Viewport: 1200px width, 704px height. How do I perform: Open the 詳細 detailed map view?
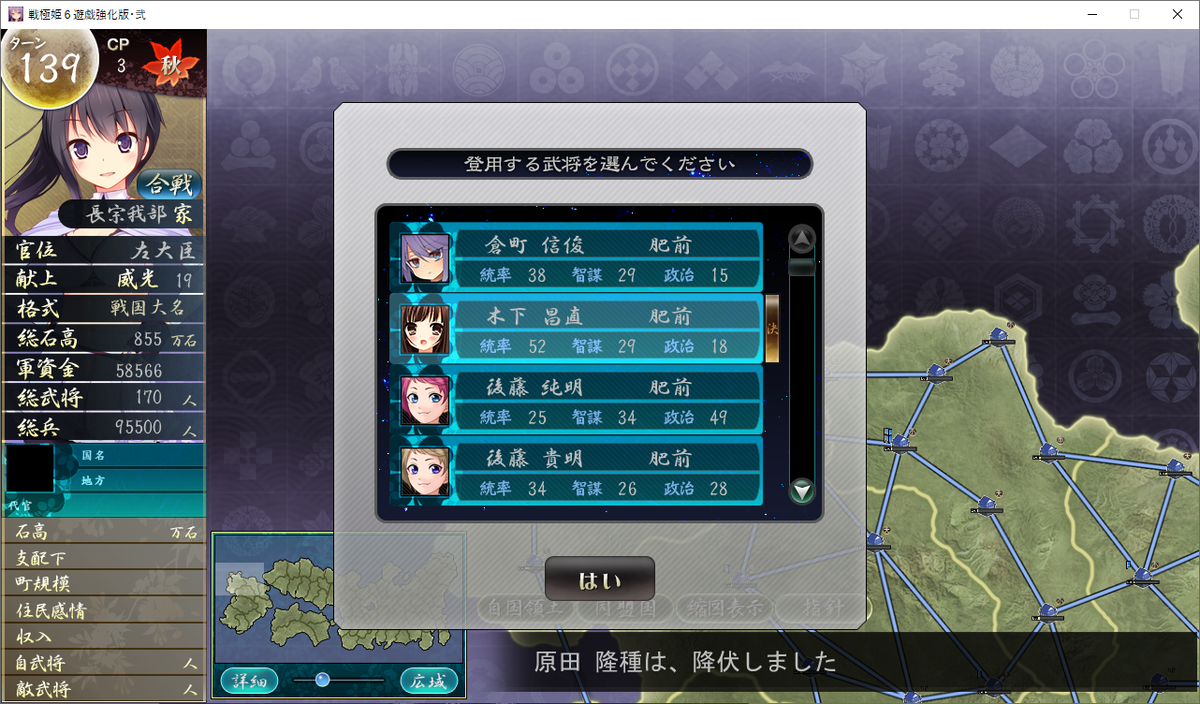click(249, 681)
